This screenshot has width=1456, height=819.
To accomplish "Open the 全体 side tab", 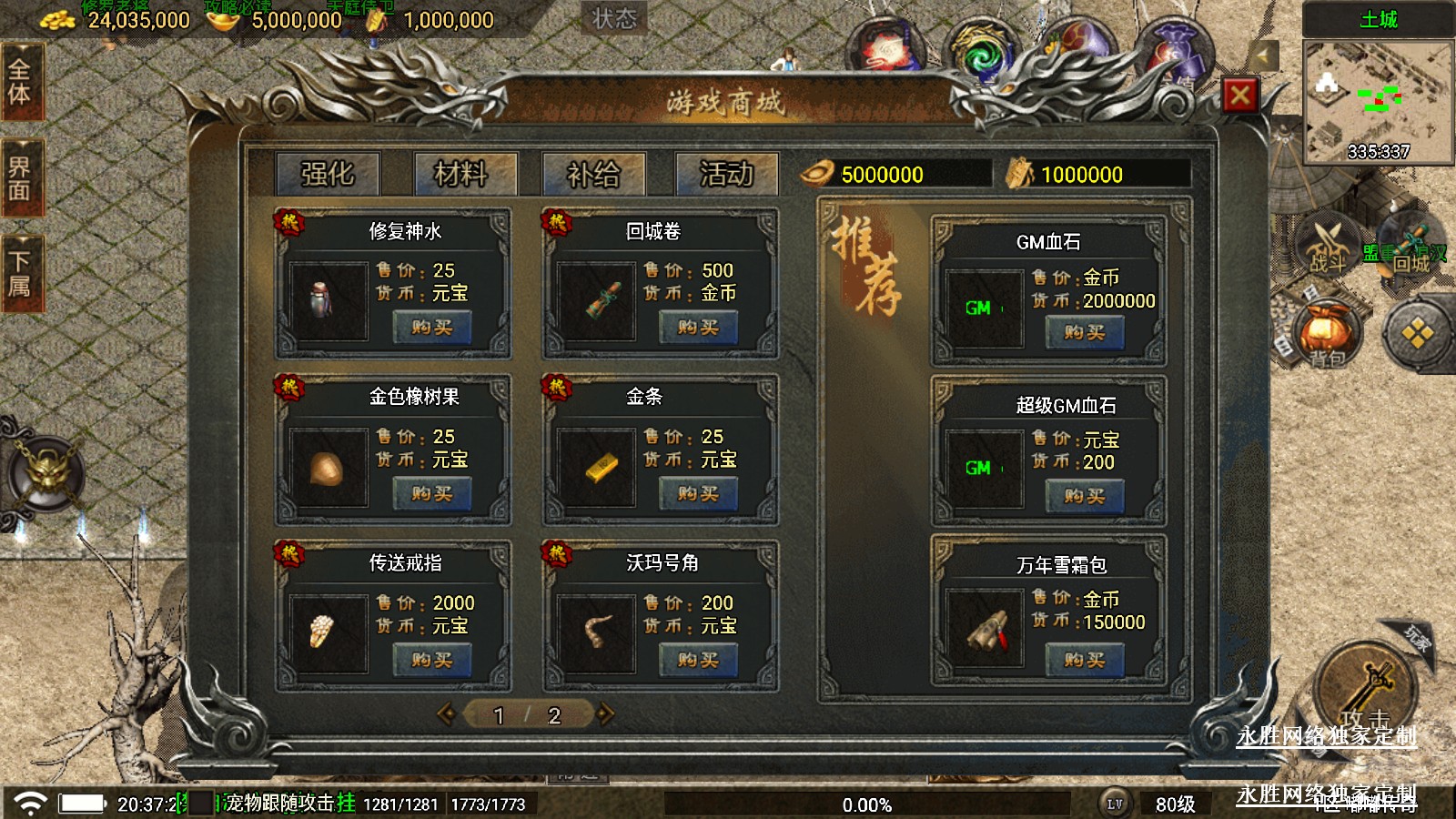I will [20, 82].
